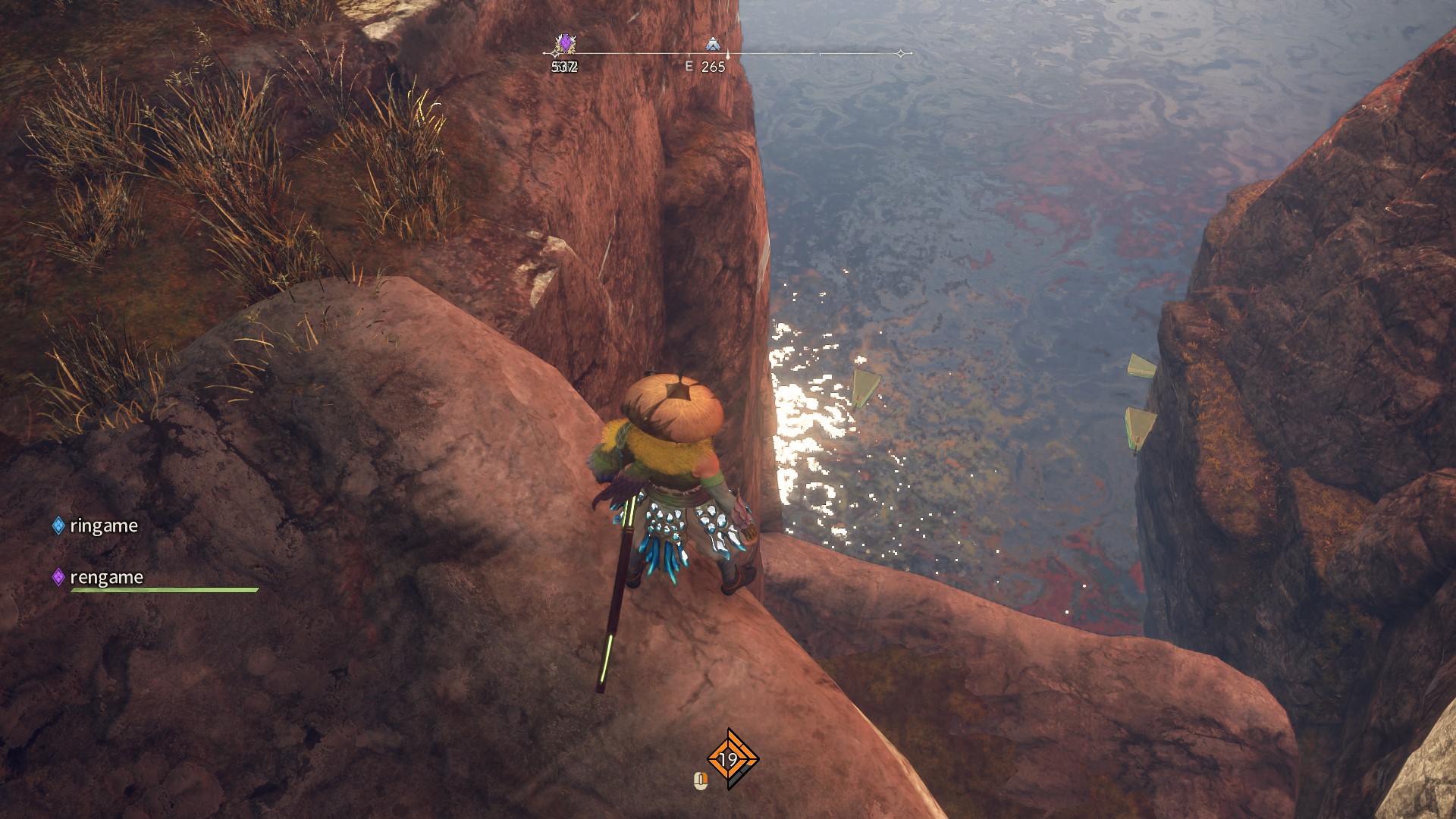Select the blue camp marker on the compass
This screenshot has width=1456, height=819.
click(x=712, y=45)
